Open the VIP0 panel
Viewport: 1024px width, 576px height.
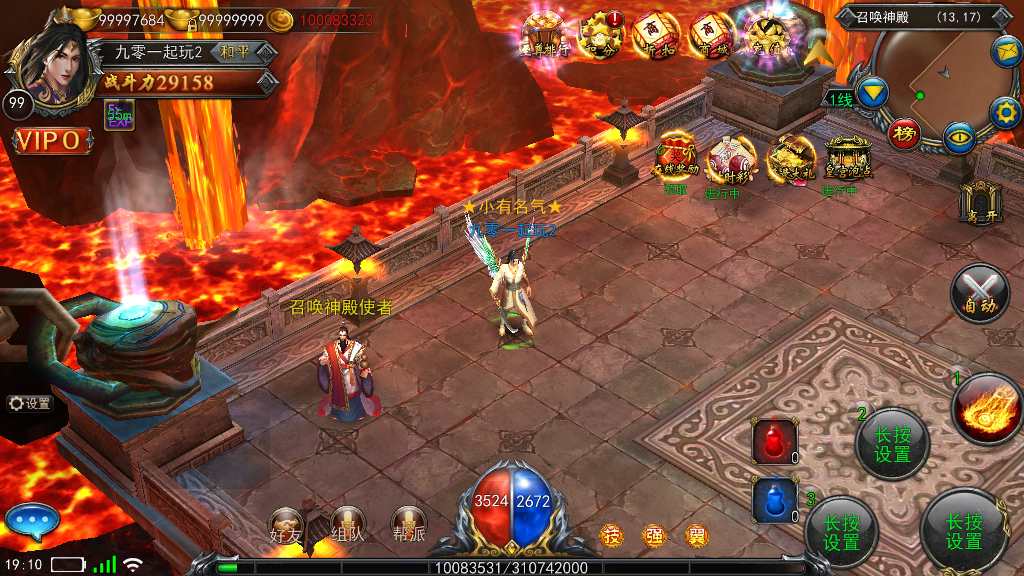(48, 141)
